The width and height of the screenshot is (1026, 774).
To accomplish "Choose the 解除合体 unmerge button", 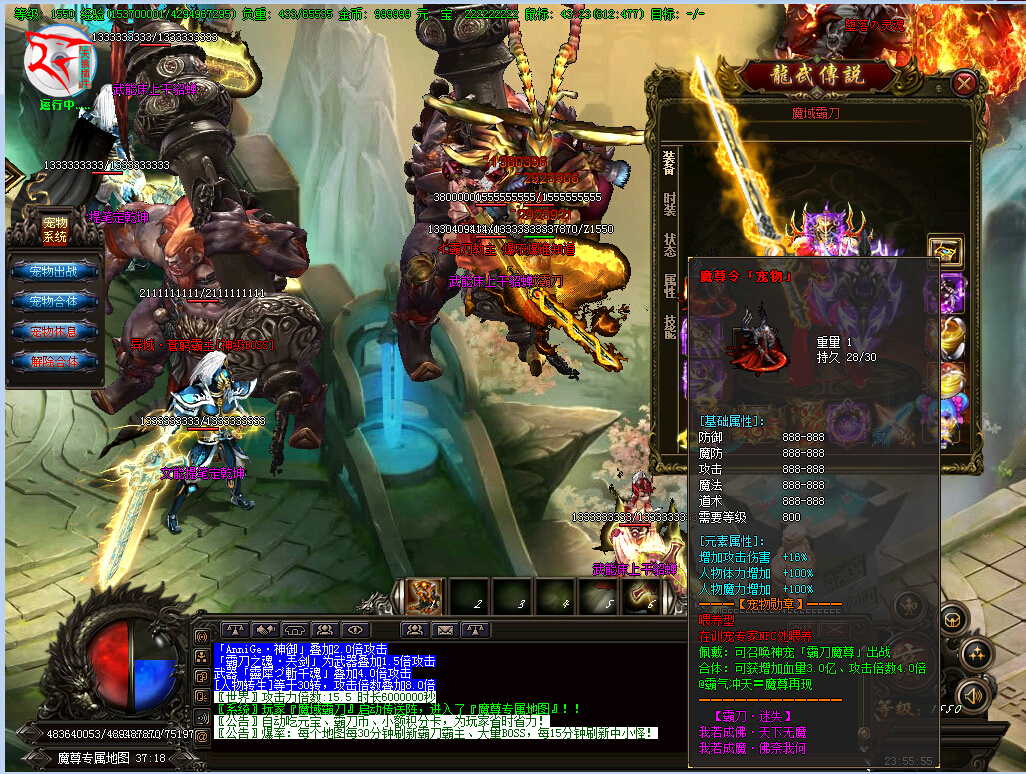I will point(55,361).
